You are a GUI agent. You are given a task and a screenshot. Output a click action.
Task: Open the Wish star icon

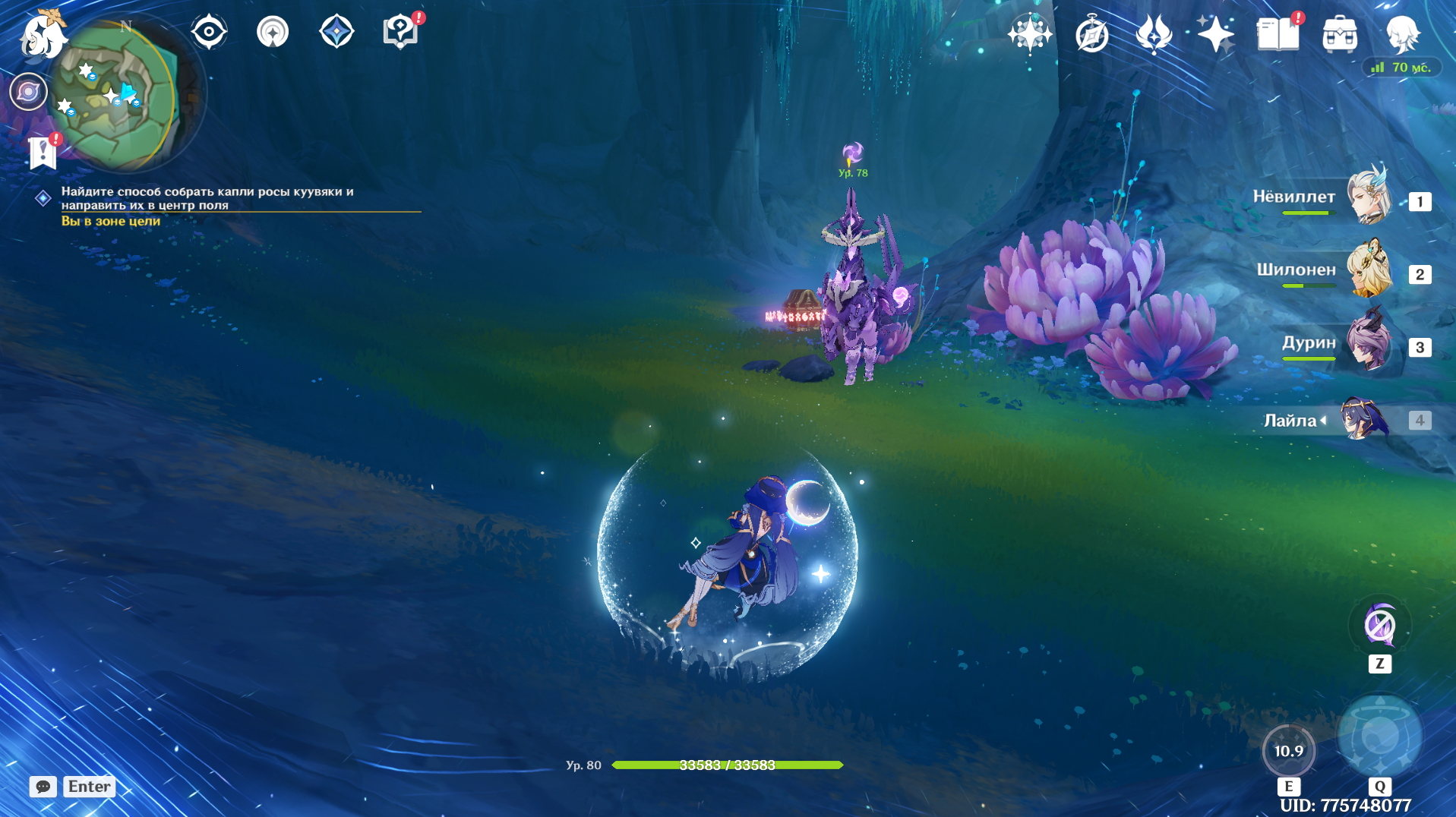point(1029,34)
